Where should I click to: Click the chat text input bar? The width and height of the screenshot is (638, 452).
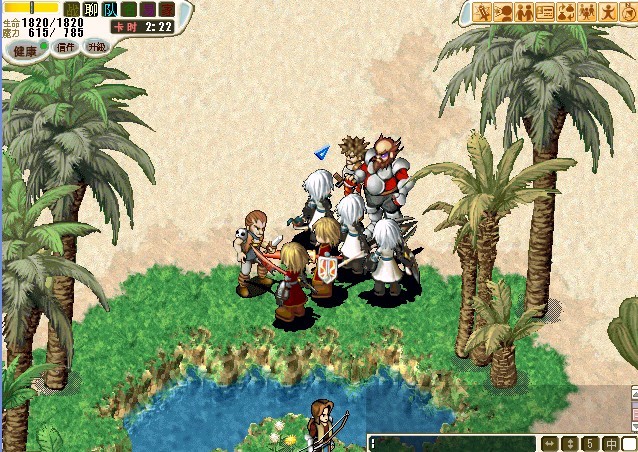point(452,443)
